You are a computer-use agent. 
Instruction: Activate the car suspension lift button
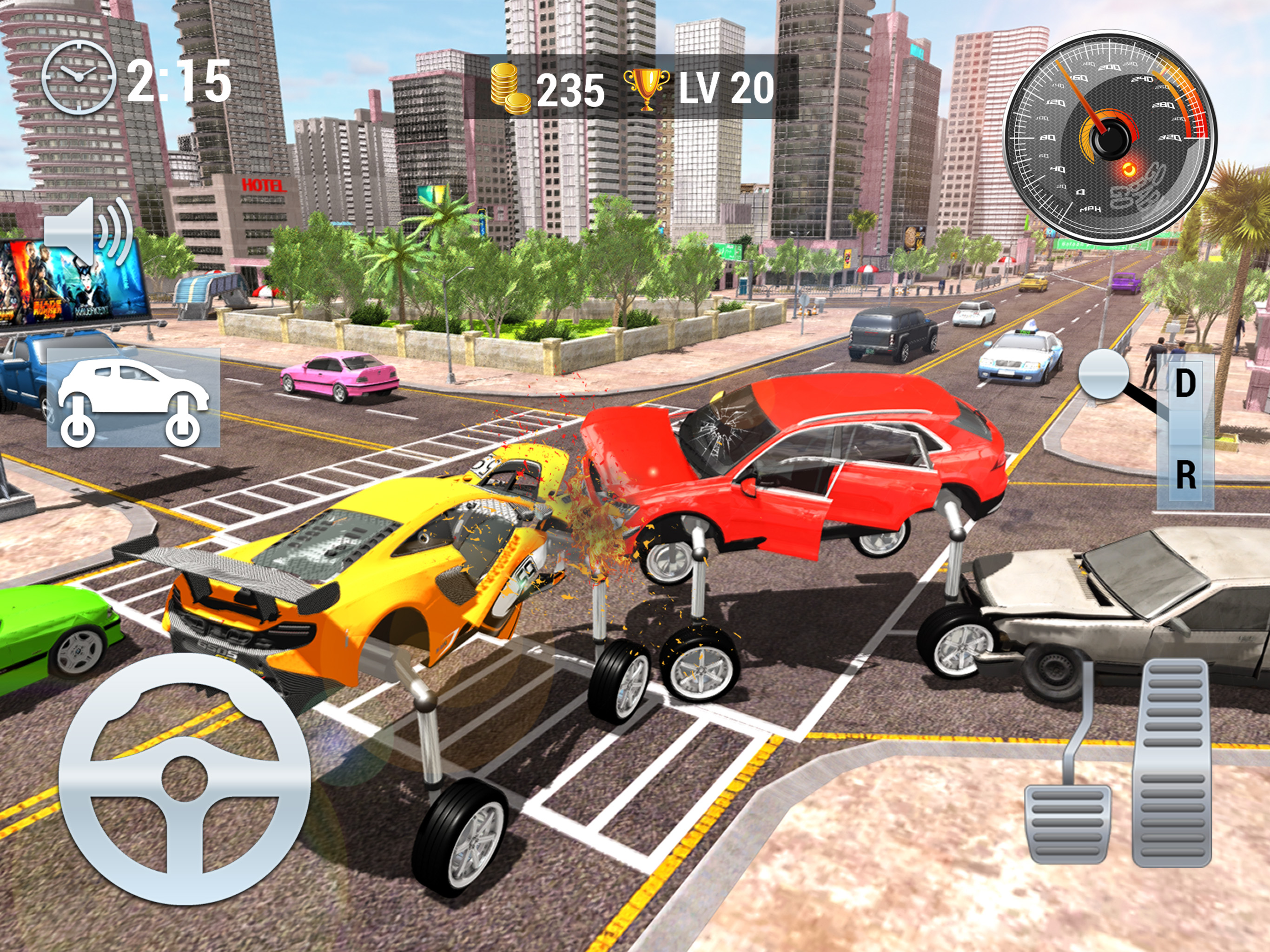tap(133, 397)
